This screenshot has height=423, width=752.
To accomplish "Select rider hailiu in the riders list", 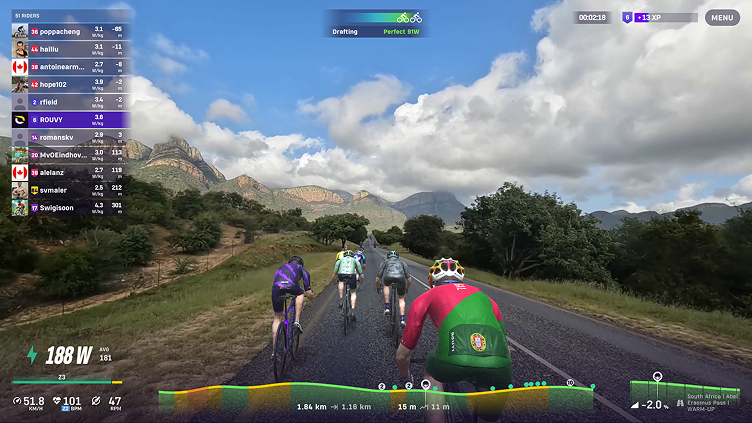I will 69,48.
